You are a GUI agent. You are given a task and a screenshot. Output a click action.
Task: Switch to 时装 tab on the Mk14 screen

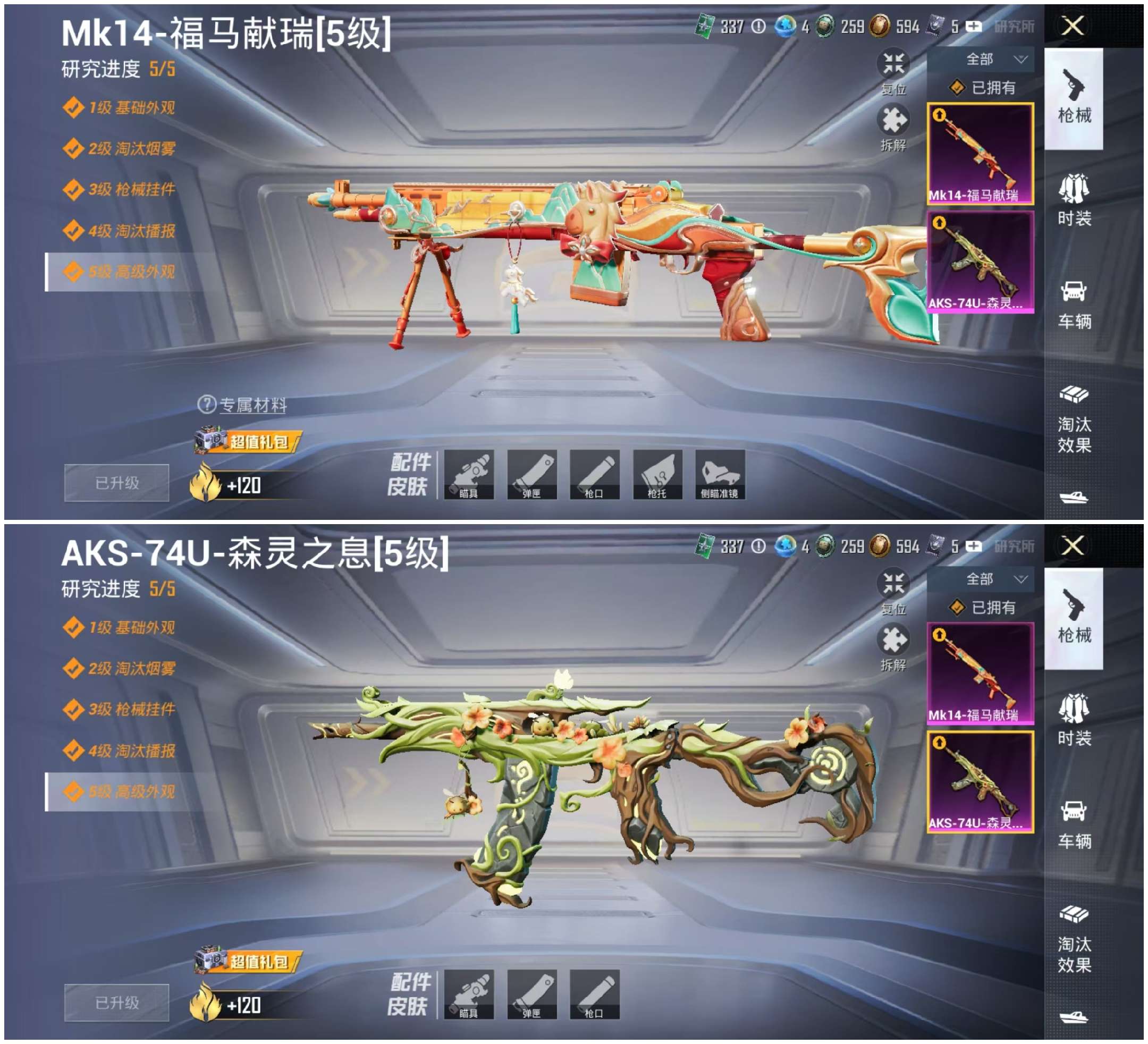pyautogui.click(x=1074, y=199)
